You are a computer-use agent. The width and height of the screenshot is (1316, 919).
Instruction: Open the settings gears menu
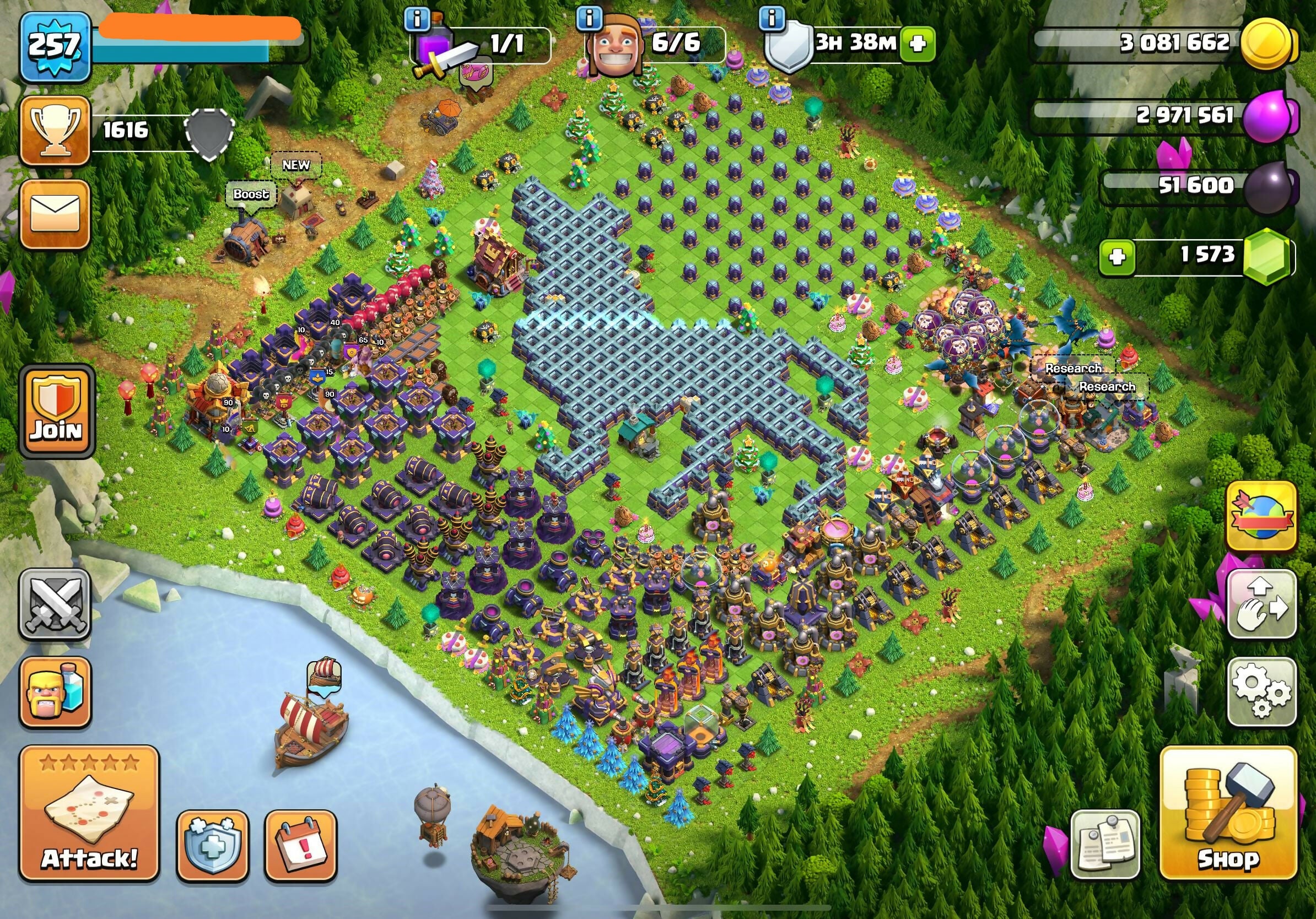1261,692
